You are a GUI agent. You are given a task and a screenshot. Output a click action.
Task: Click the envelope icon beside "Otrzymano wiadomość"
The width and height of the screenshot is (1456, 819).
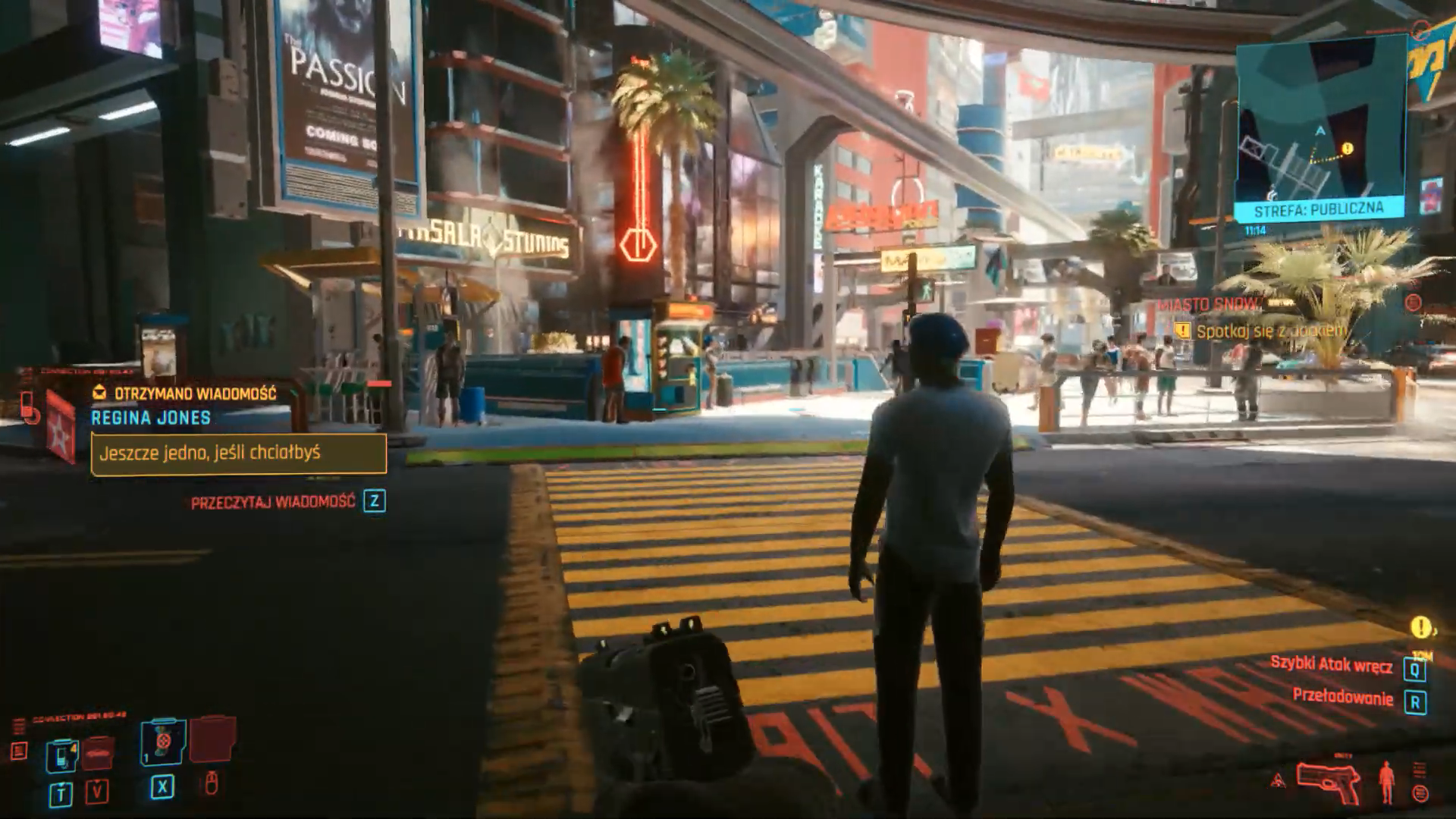[99, 393]
